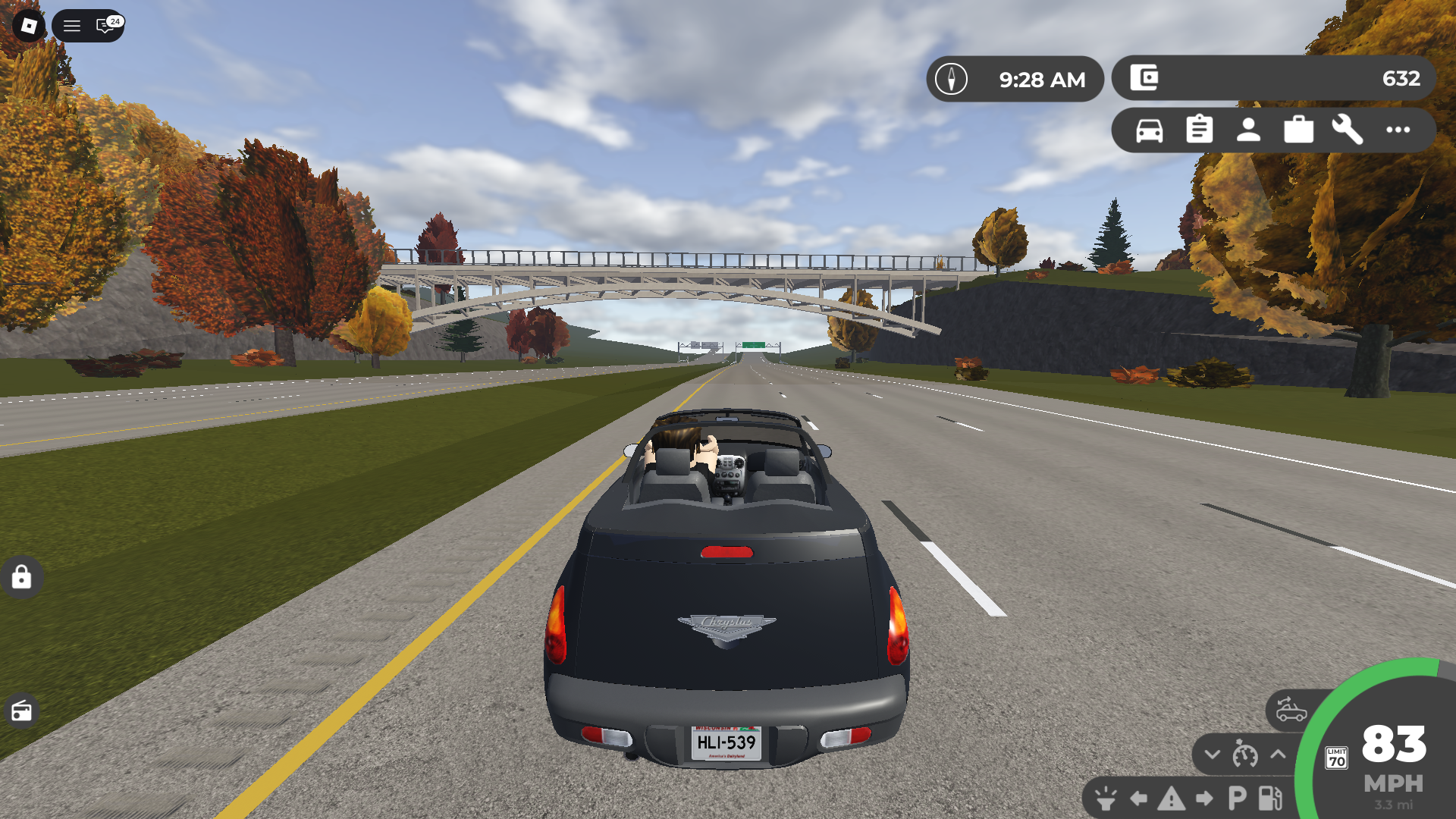This screenshot has width=1456, height=819.
Task: Open the ellipsis overflow menu
Action: pyautogui.click(x=1397, y=130)
